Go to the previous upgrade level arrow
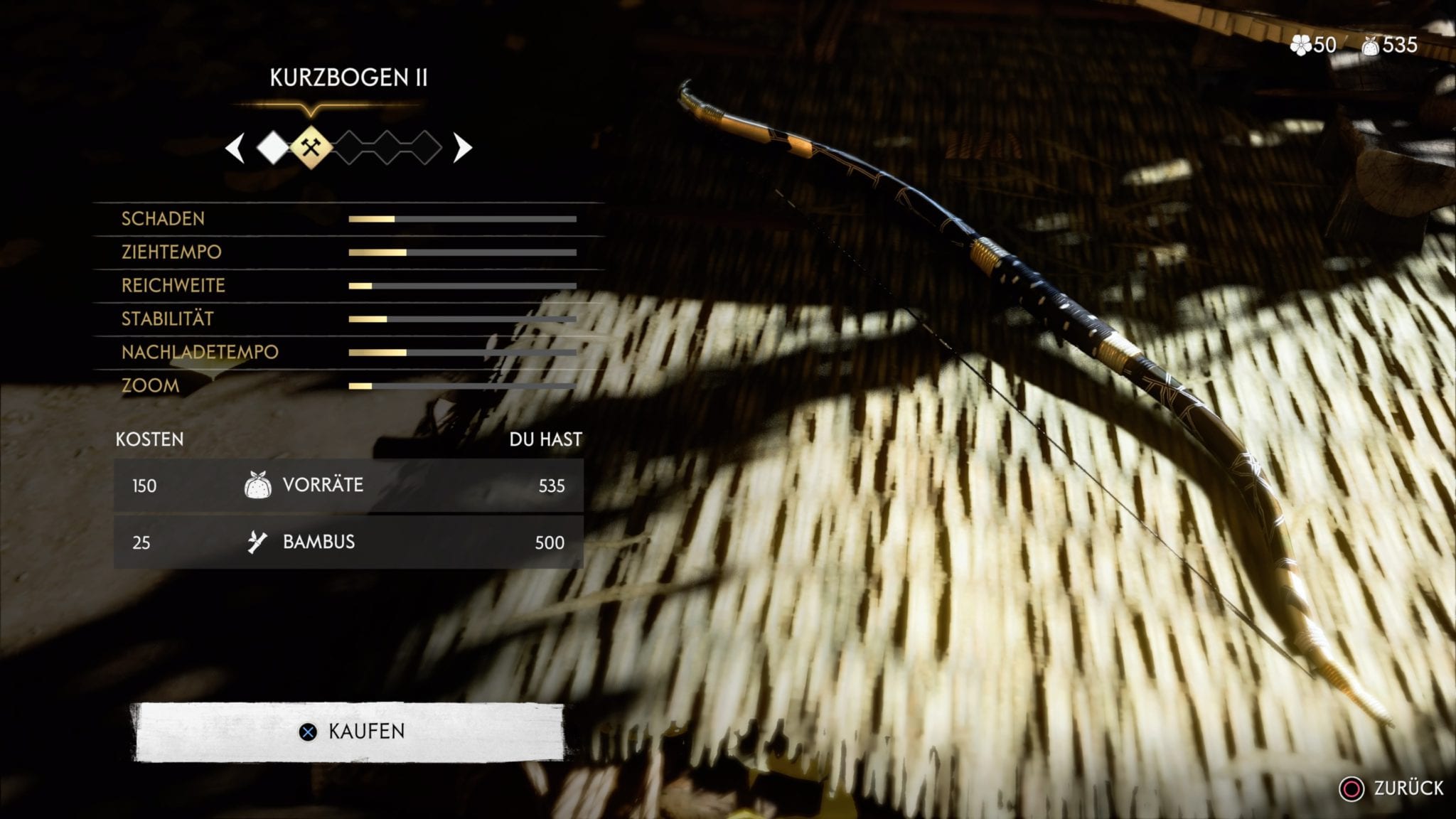The image size is (1456, 819). pyautogui.click(x=235, y=148)
